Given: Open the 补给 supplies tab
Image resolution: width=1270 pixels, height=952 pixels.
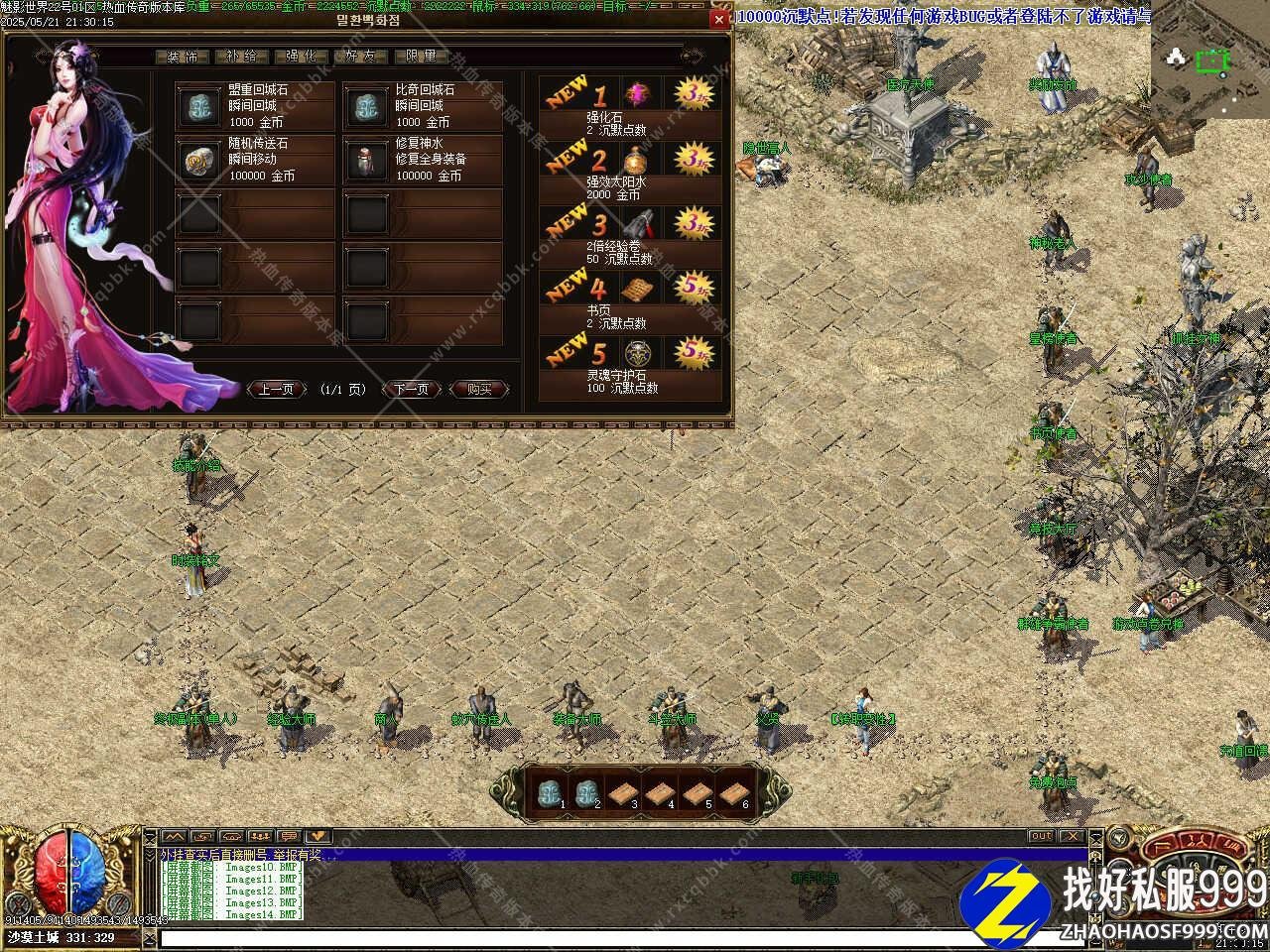Looking at the screenshot, I should pyautogui.click(x=241, y=57).
